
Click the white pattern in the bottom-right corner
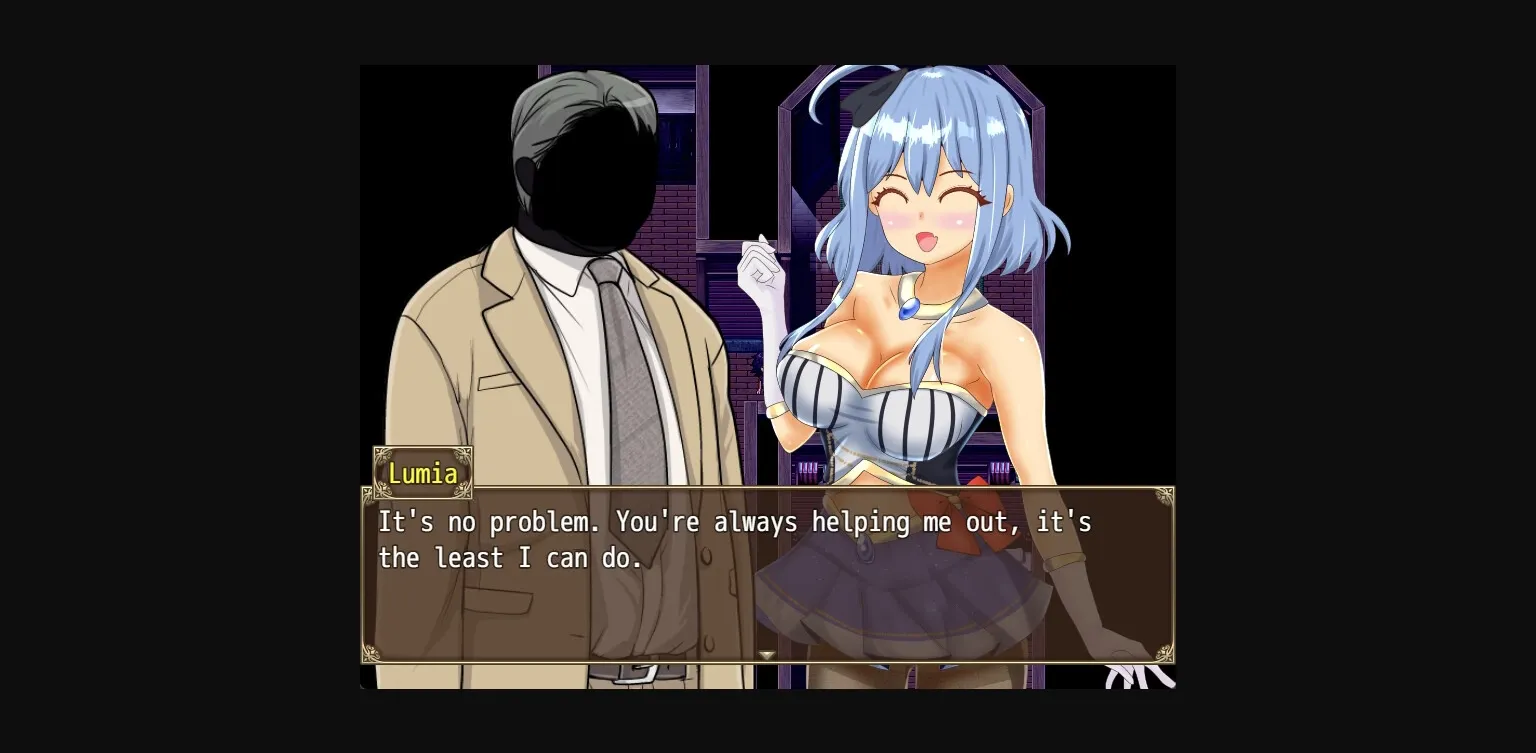[x=1130, y=680]
